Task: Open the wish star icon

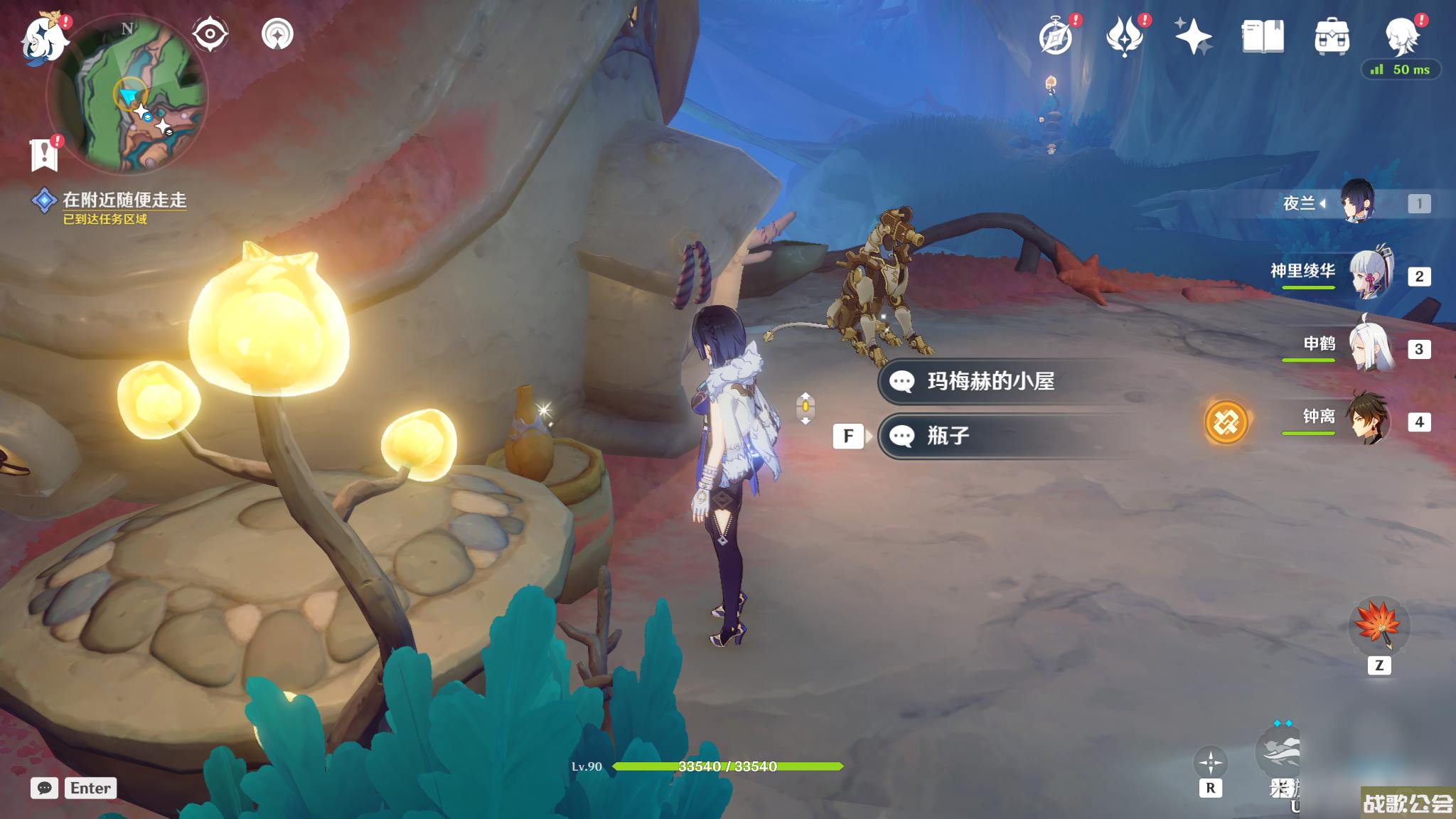Action: pos(1193,37)
